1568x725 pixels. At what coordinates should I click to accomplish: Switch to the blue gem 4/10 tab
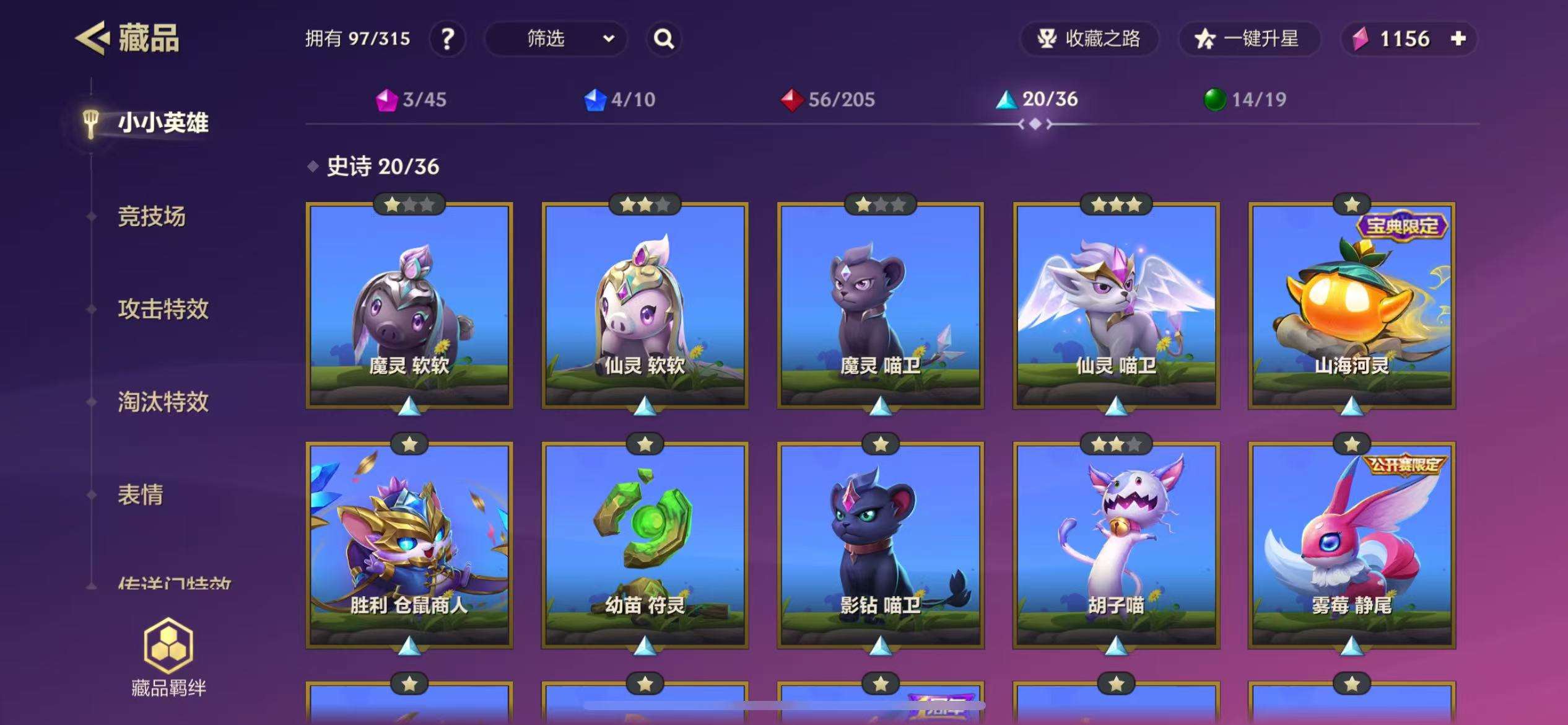[620, 99]
